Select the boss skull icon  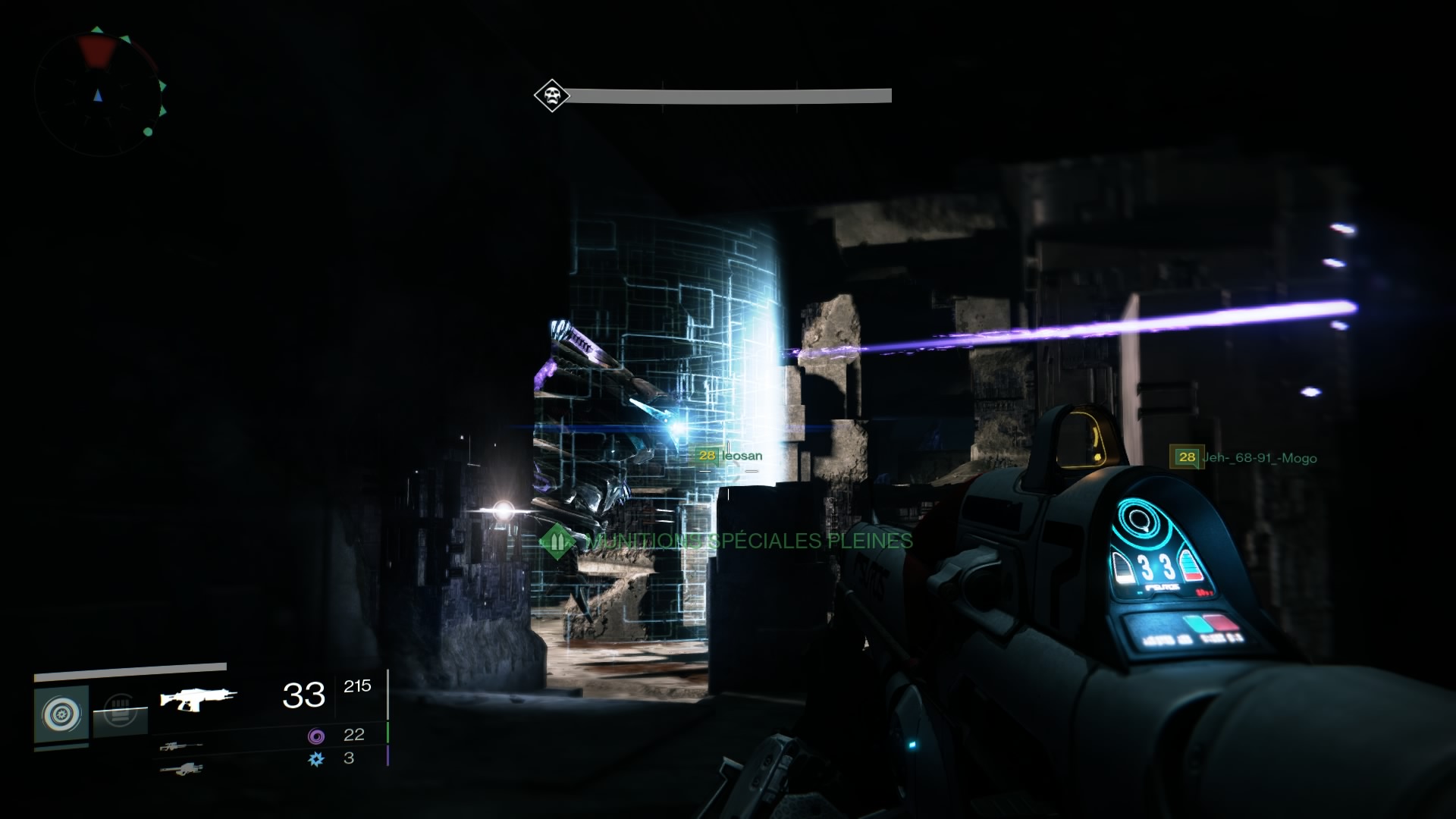(551, 96)
